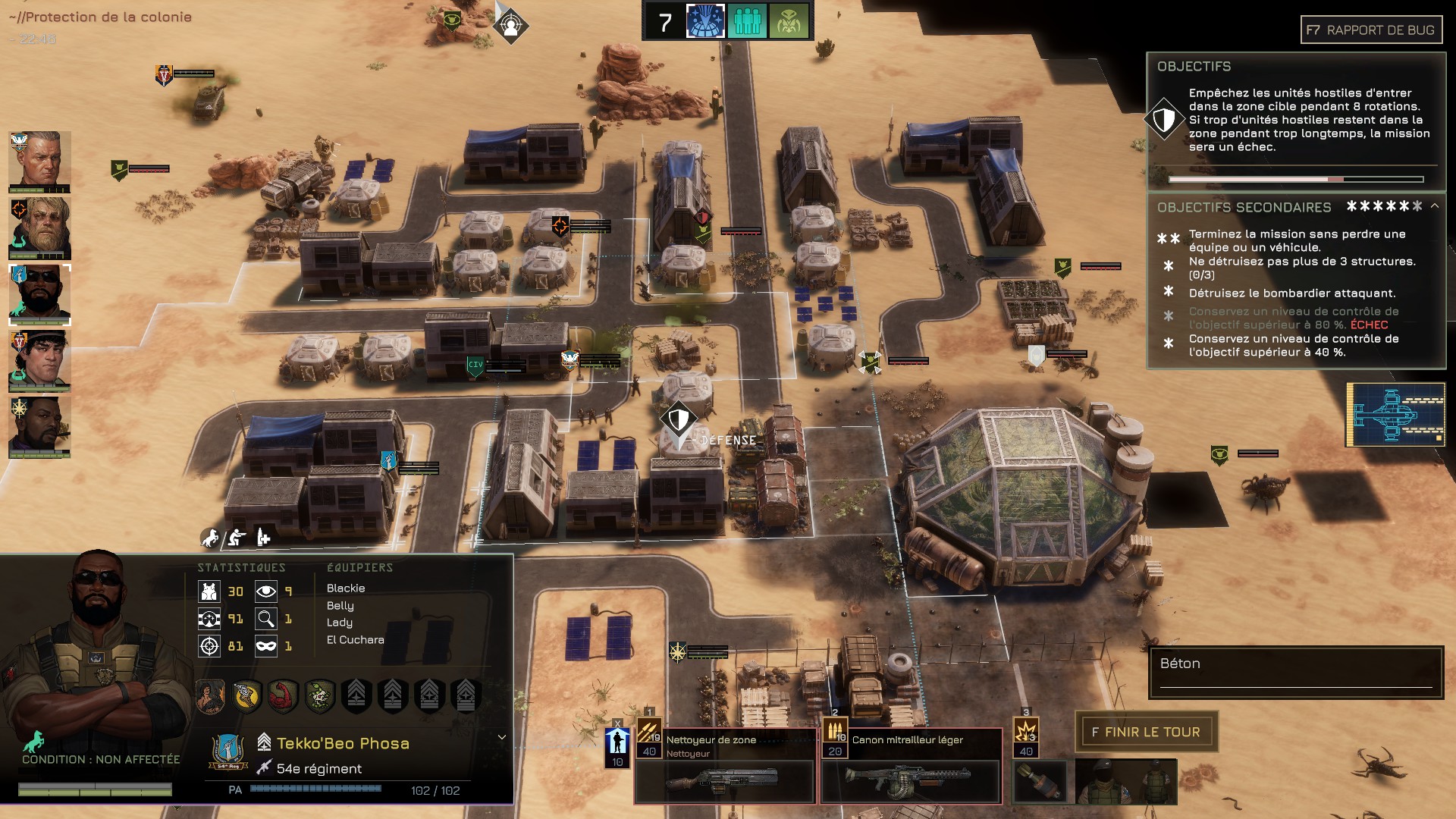
Task: Click the green alien faction turn icon
Action: click(x=789, y=22)
